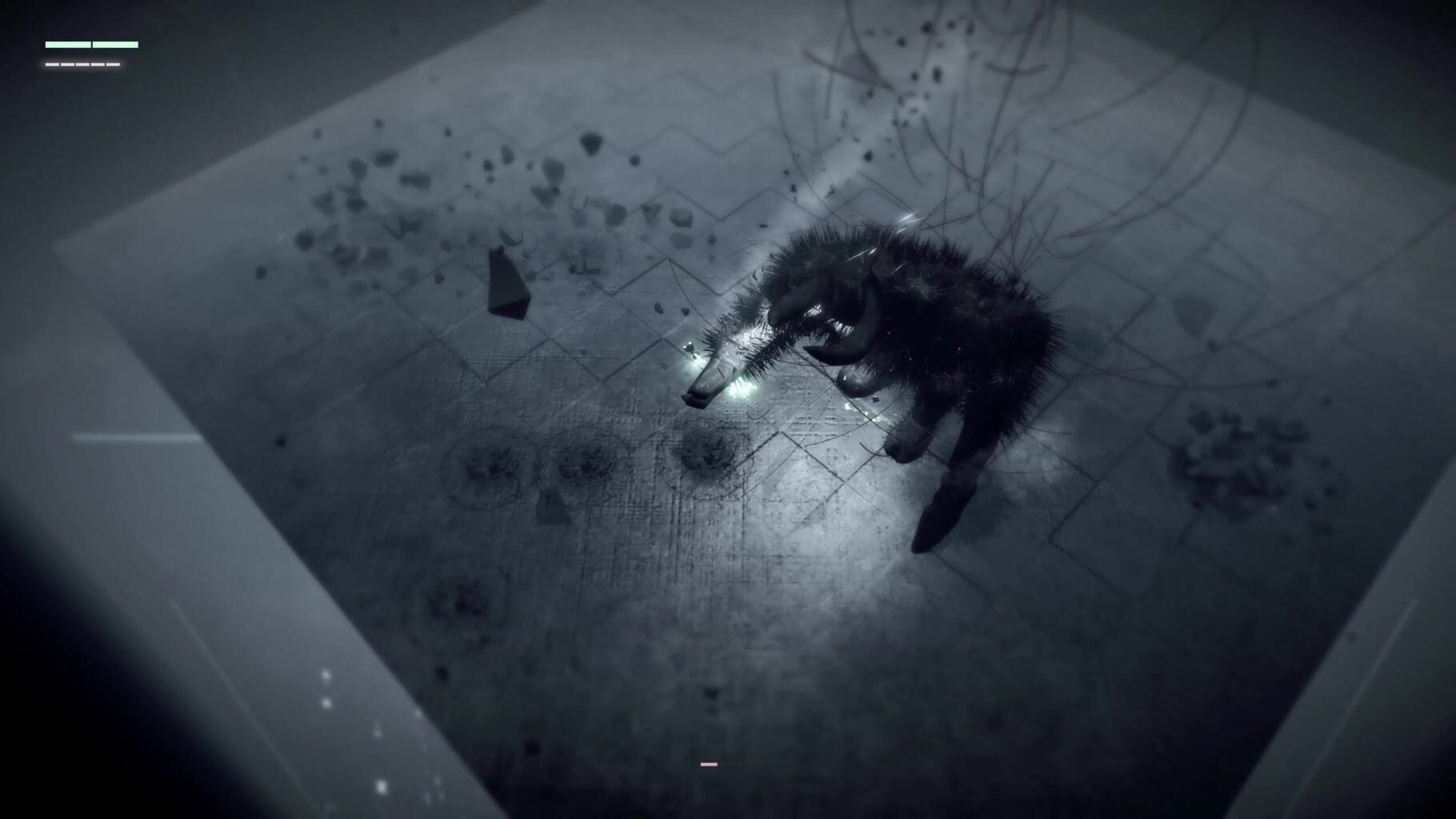Click the middle white stamina dash

(82, 66)
